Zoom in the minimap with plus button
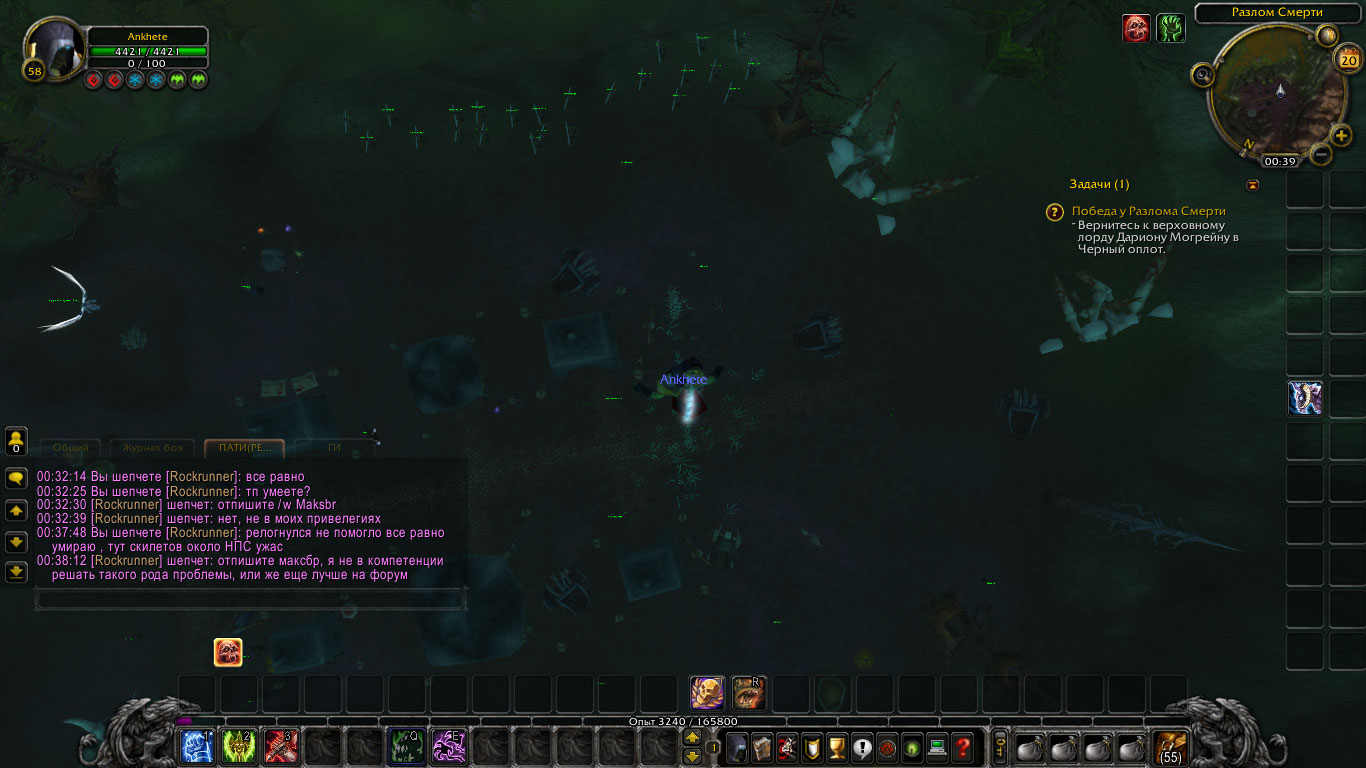This screenshot has width=1366, height=768. coord(1341,135)
